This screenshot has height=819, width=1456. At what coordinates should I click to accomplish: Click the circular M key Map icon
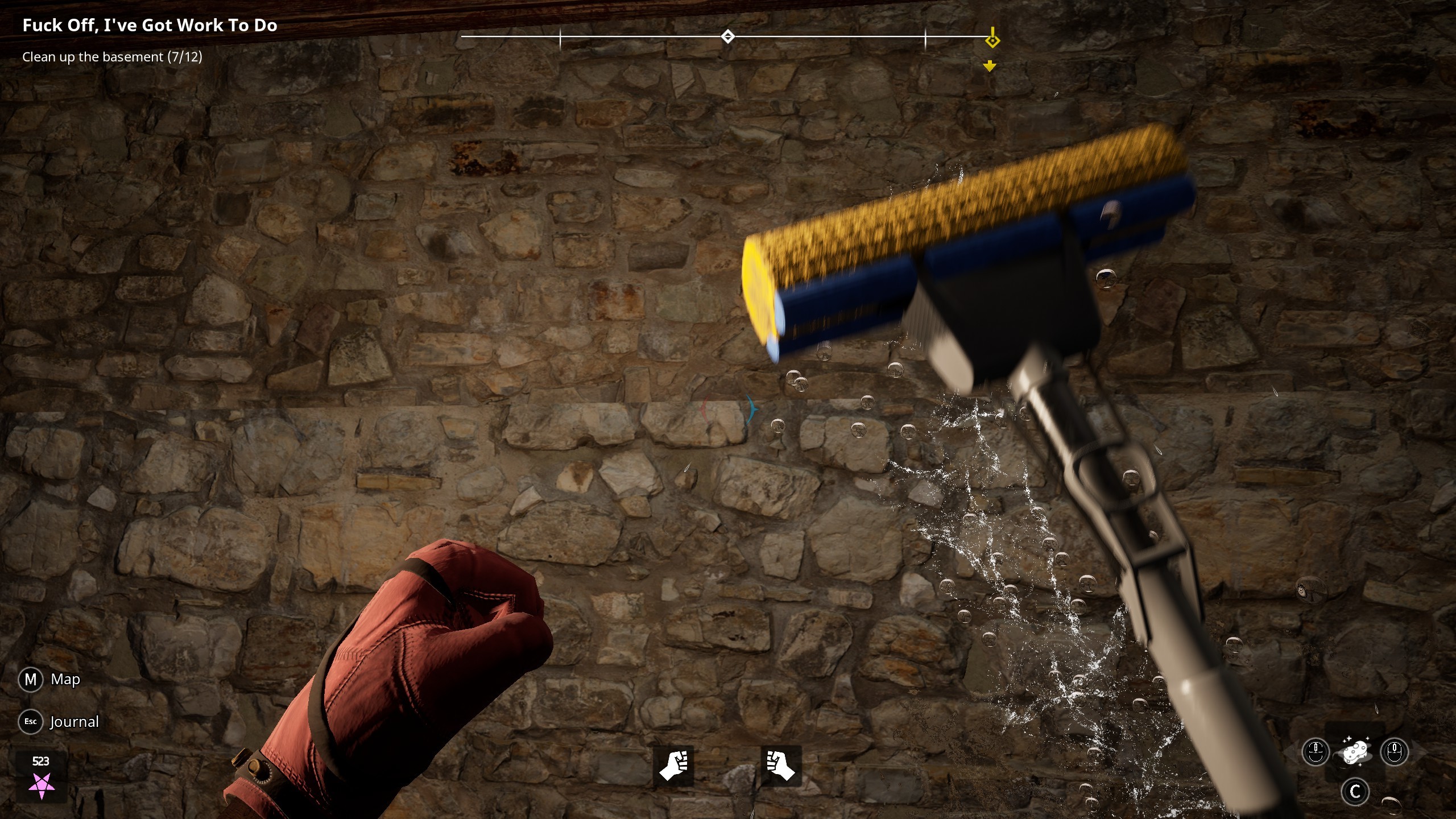pos(31,679)
